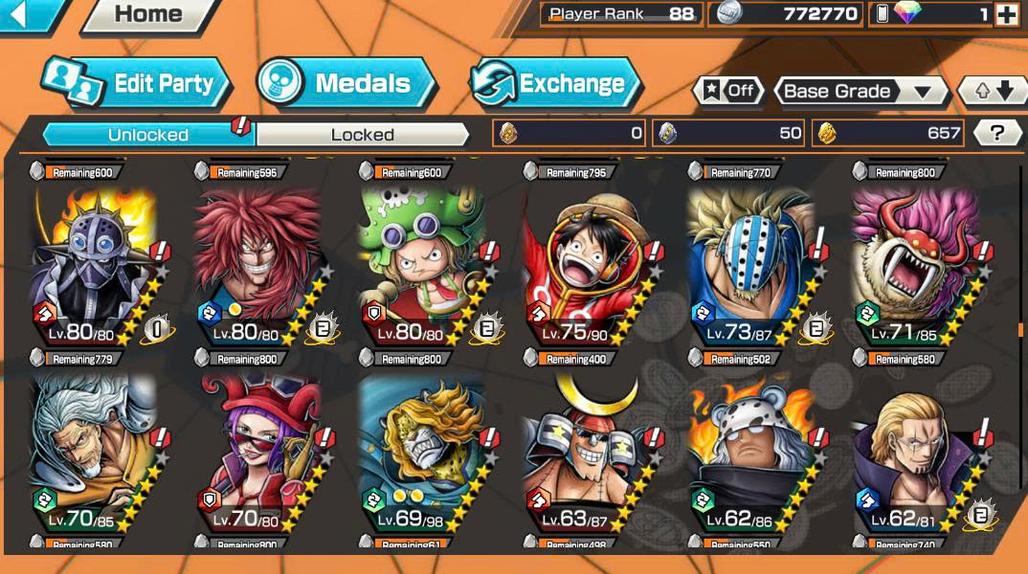
Task: Switch to the Unlocked tab
Action: (x=147, y=134)
